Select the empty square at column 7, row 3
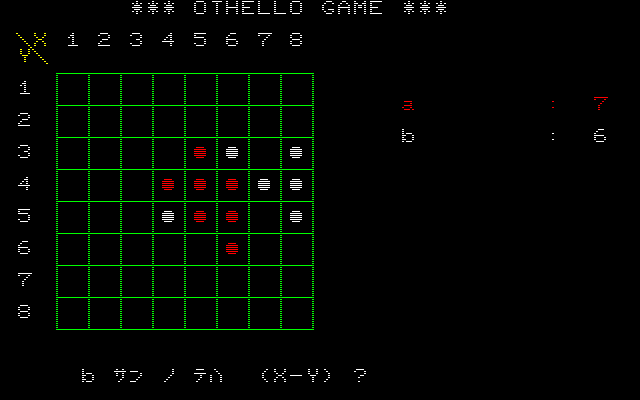Viewport: 640px width, 400px height. pos(264,152)
